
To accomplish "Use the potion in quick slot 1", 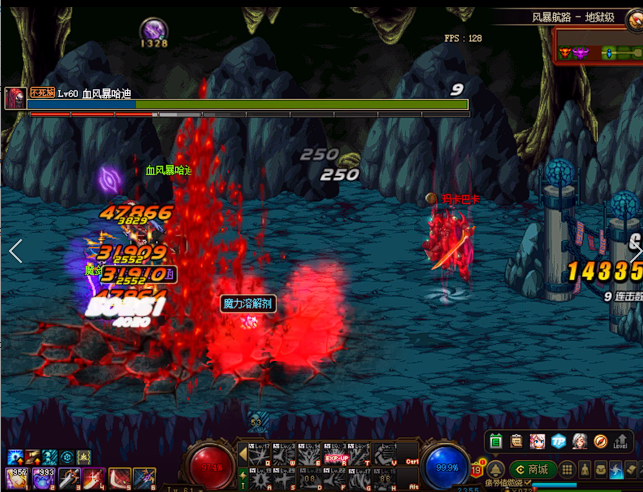I will point(17,479).
